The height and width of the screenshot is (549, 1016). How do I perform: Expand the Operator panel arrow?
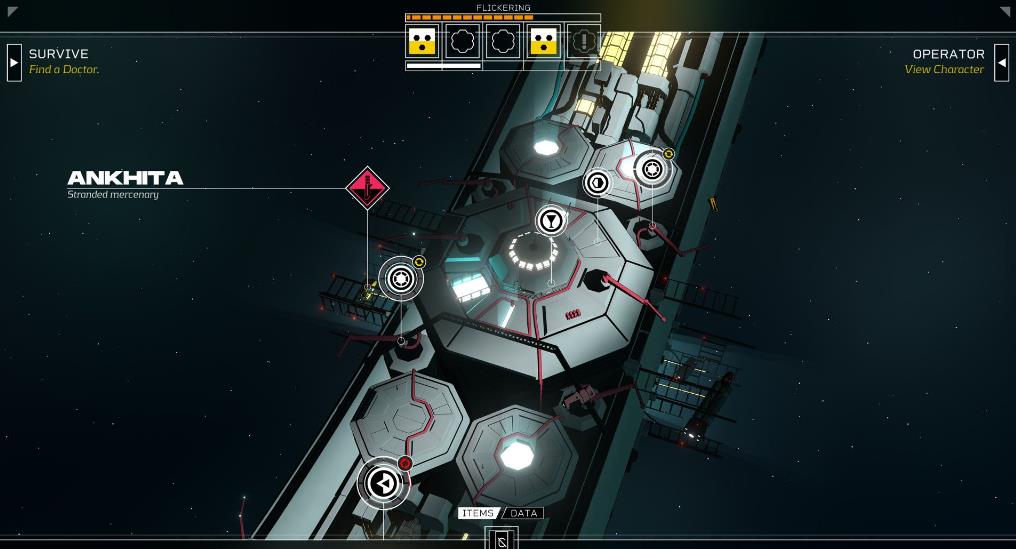tap(1001, 62)
